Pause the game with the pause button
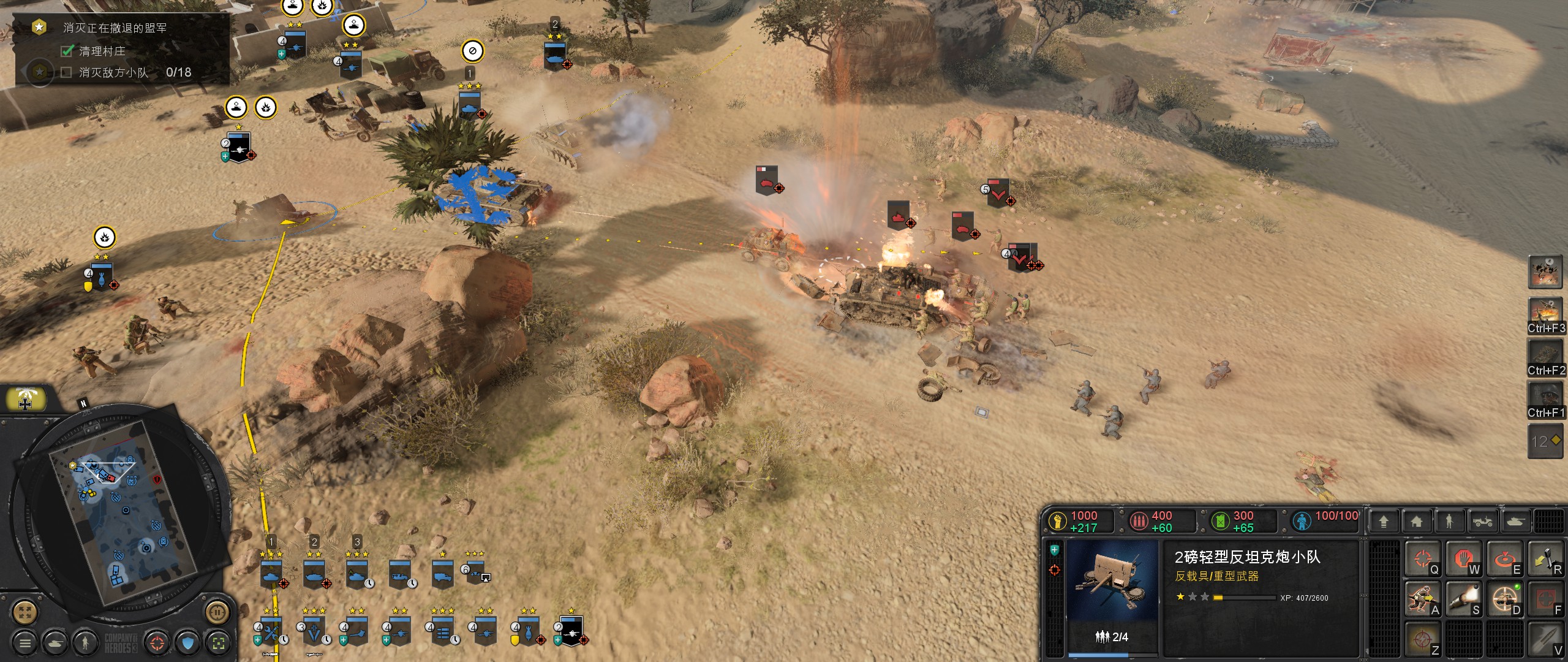Image resolution: width=1568 pixels, height=662 pixels. click(216, 611)
